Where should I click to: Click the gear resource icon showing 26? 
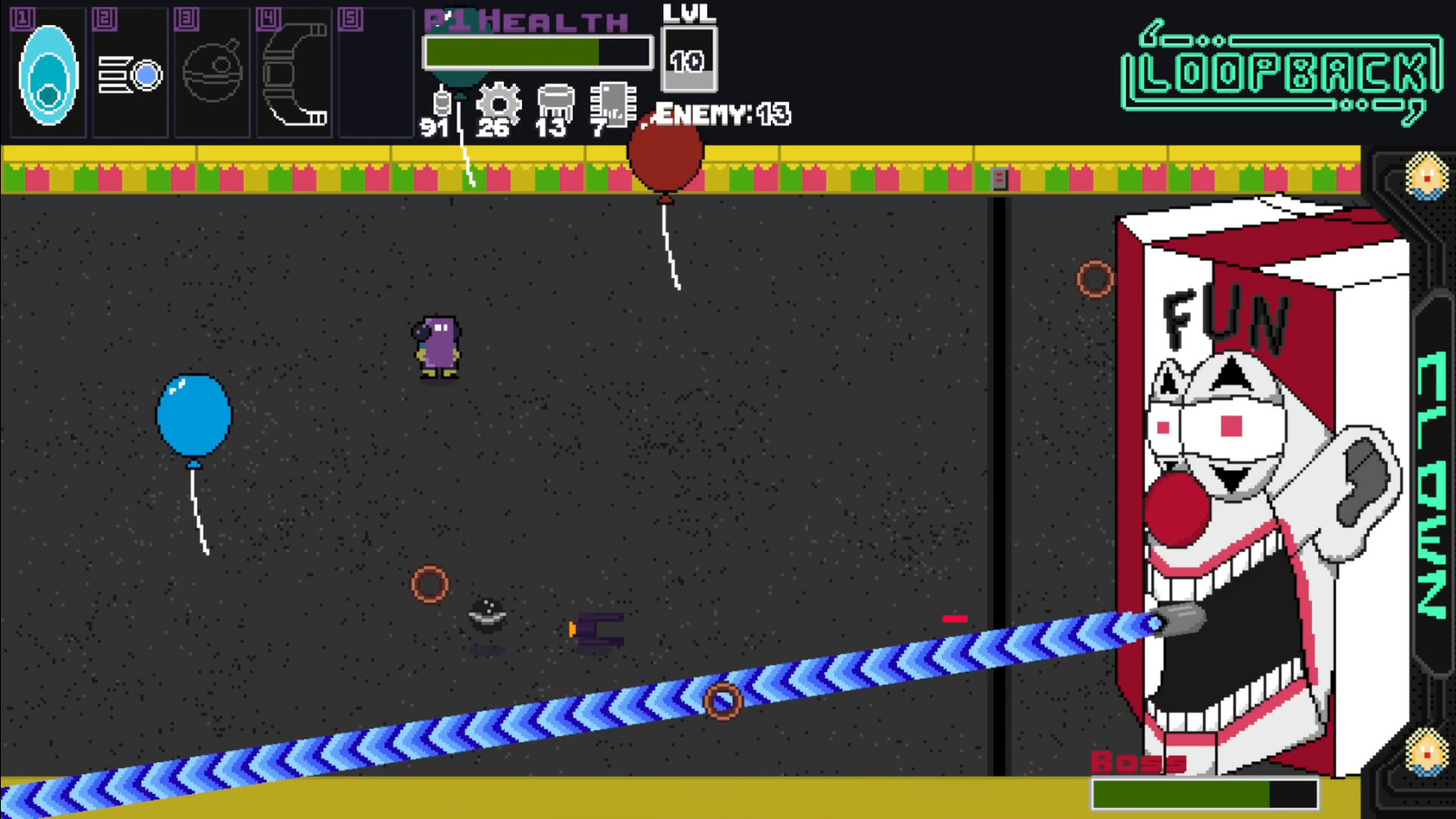click(x=497, y=103)
